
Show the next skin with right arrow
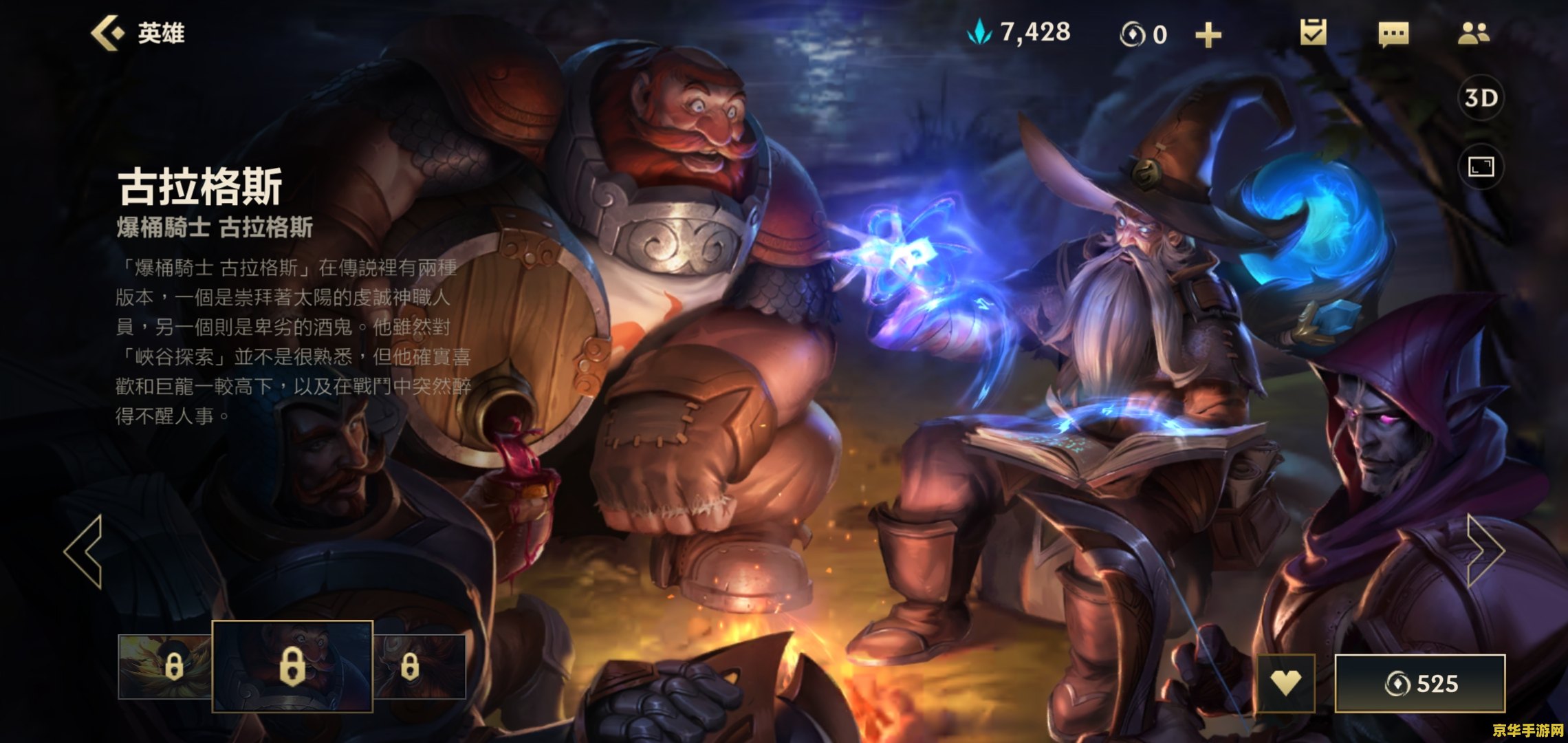(x=1485, y=551)
